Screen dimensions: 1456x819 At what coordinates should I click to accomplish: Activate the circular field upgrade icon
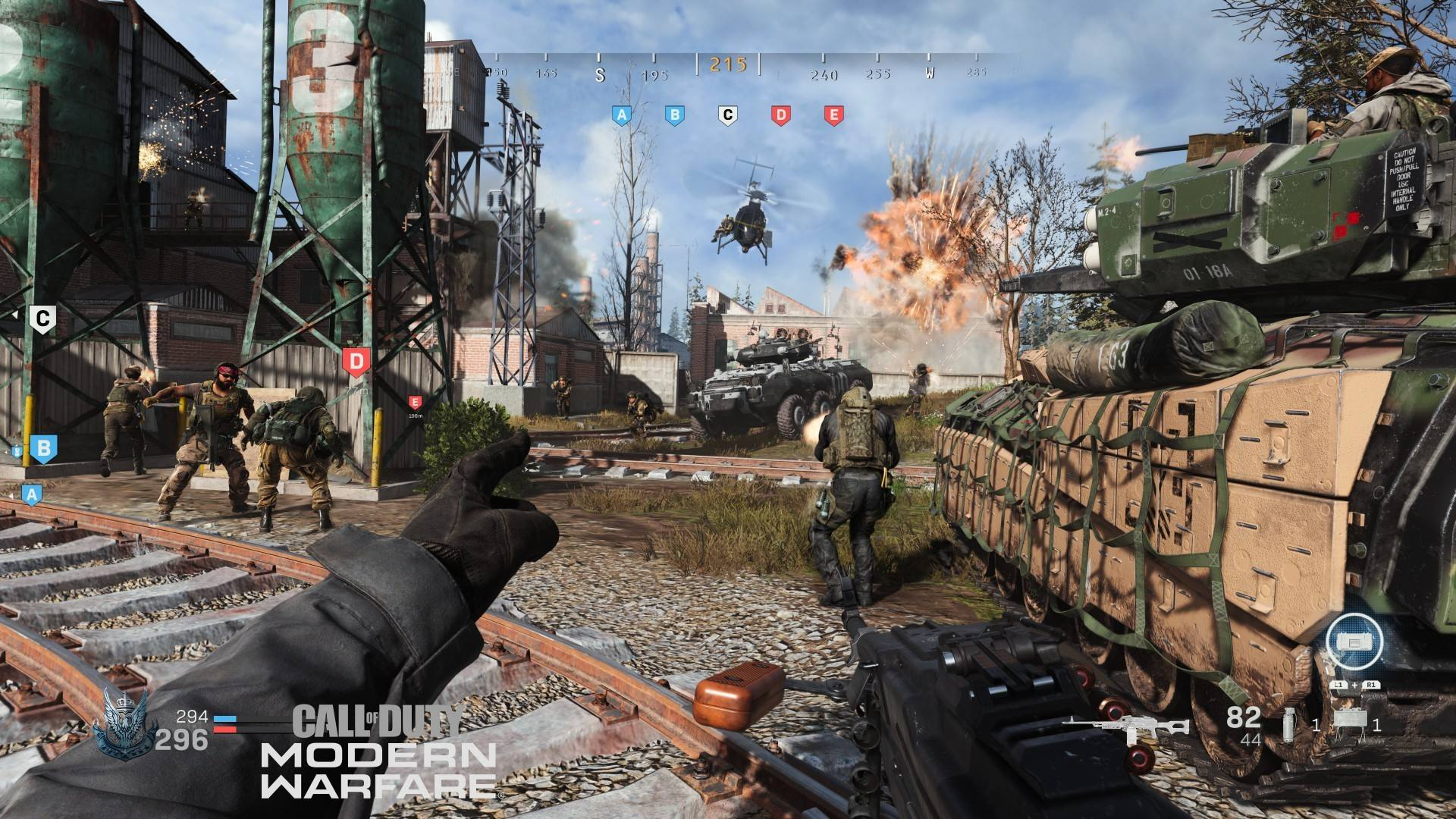coord(1354,642)
